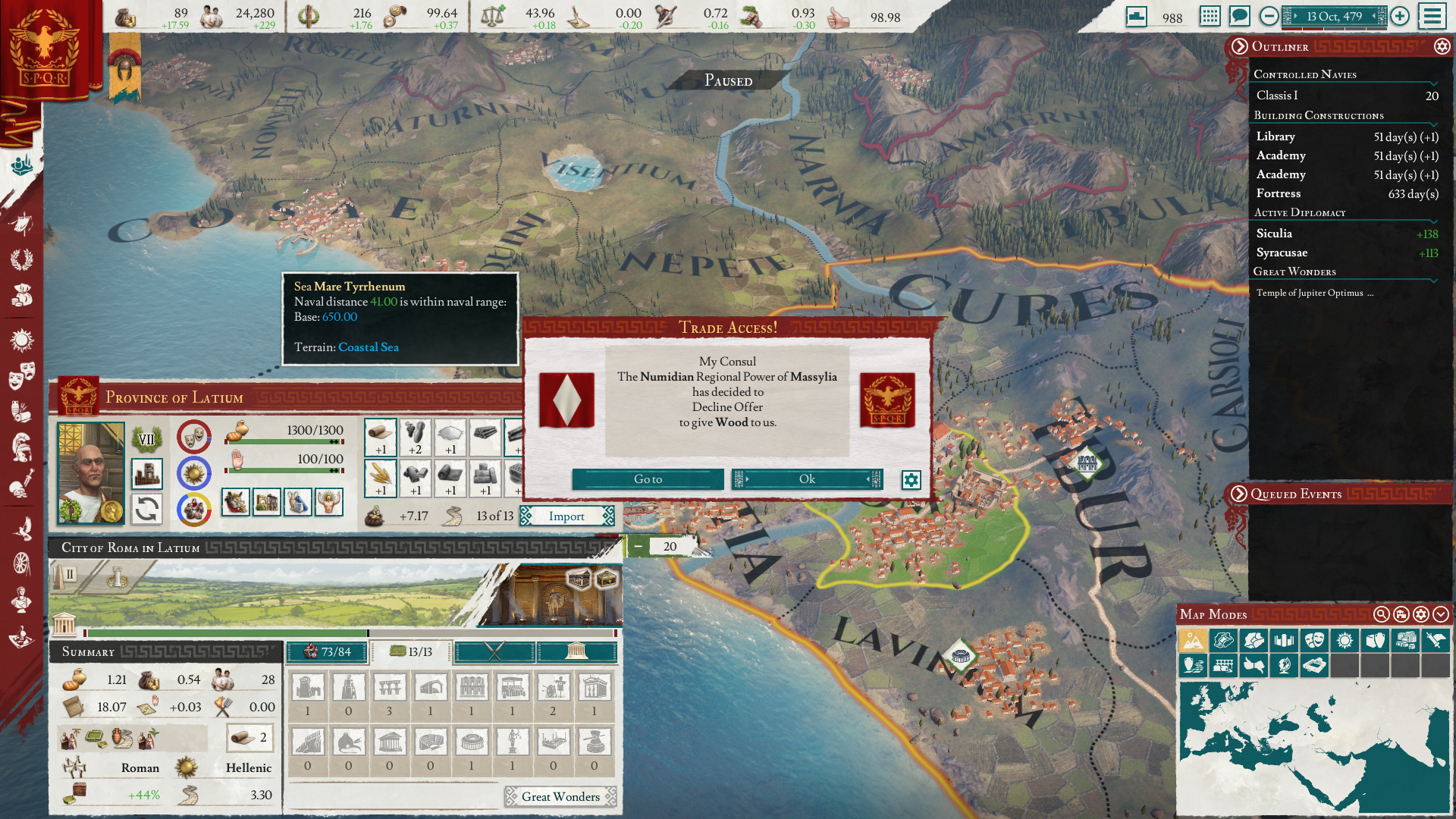Toggle the religion map mode (sun tile)
This screenshot has width=1456, height=819.
click(1346, 641)
